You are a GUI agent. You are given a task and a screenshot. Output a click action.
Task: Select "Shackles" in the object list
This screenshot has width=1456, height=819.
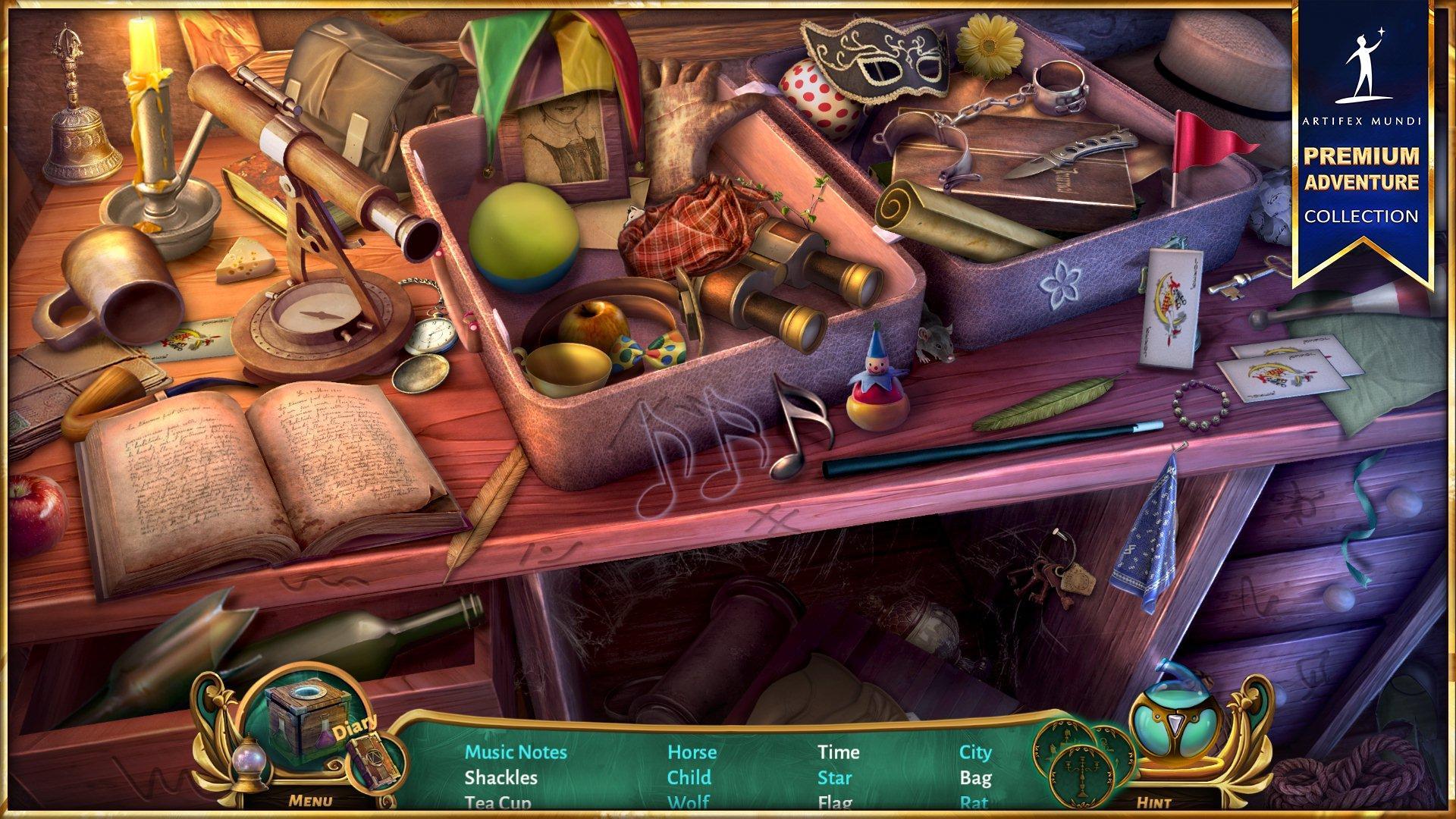click(500, 777)
